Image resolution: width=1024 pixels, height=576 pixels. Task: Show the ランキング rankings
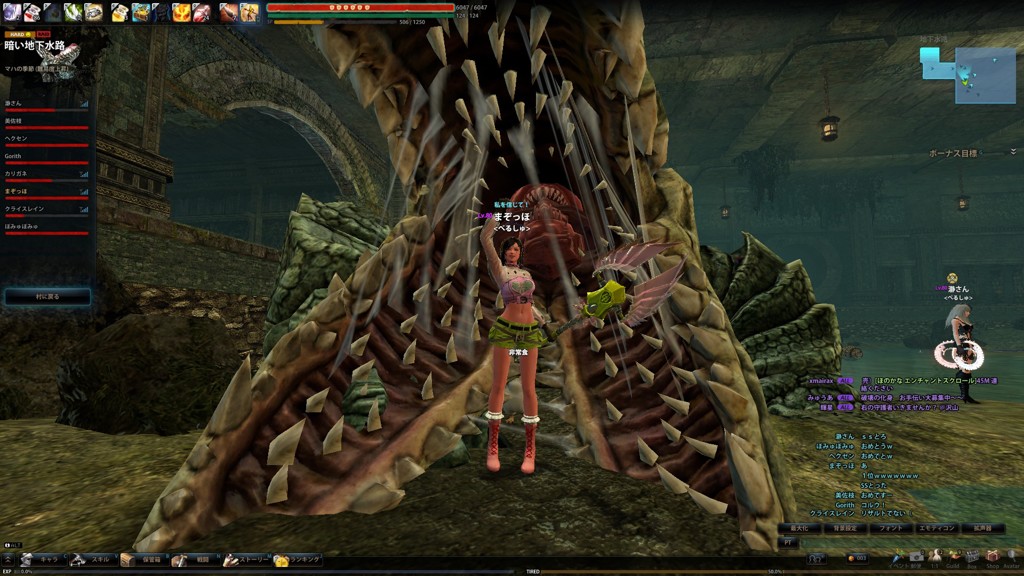(298, 560)
